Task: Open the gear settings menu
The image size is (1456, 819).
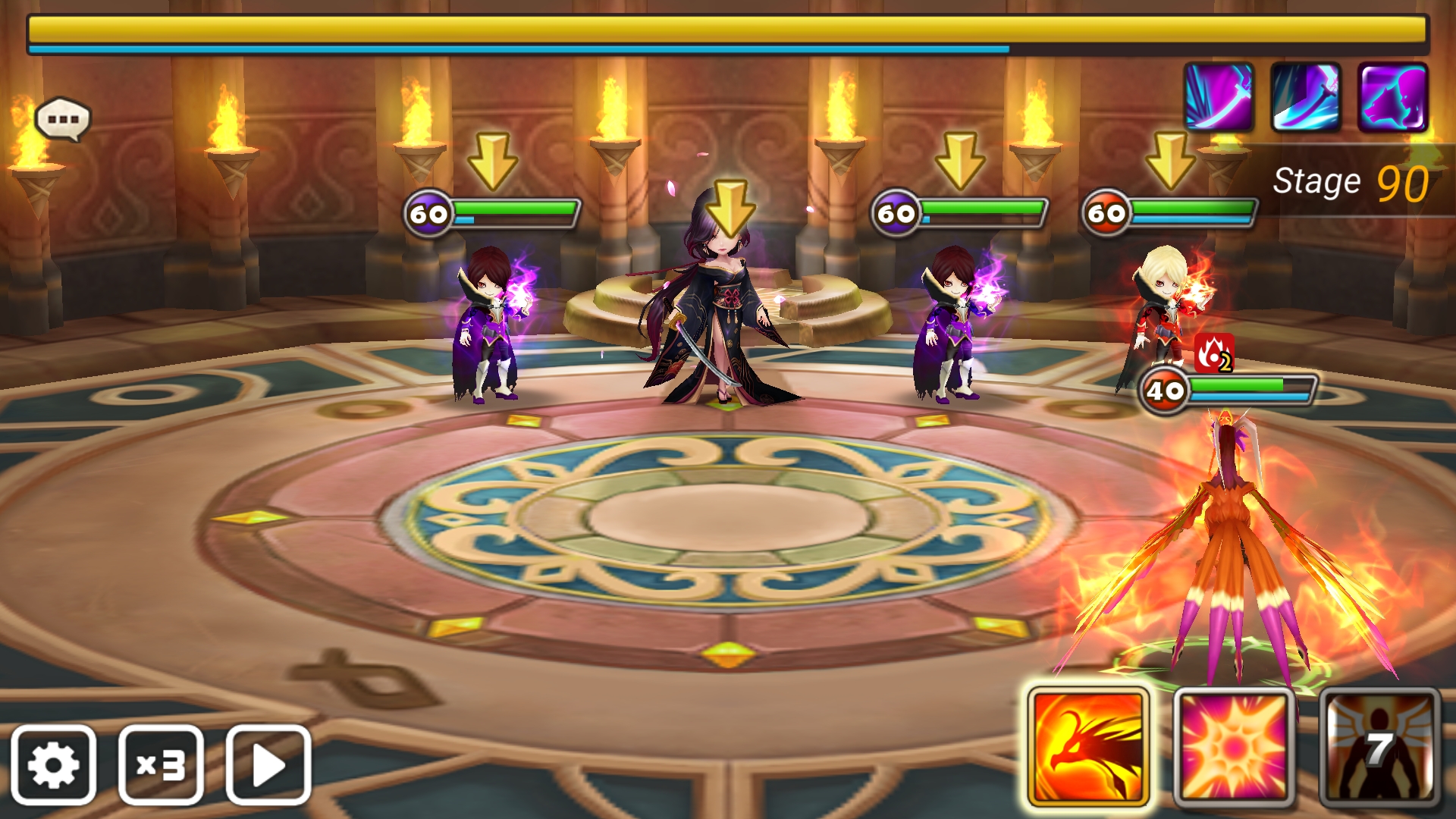Action: click(53, 764)
